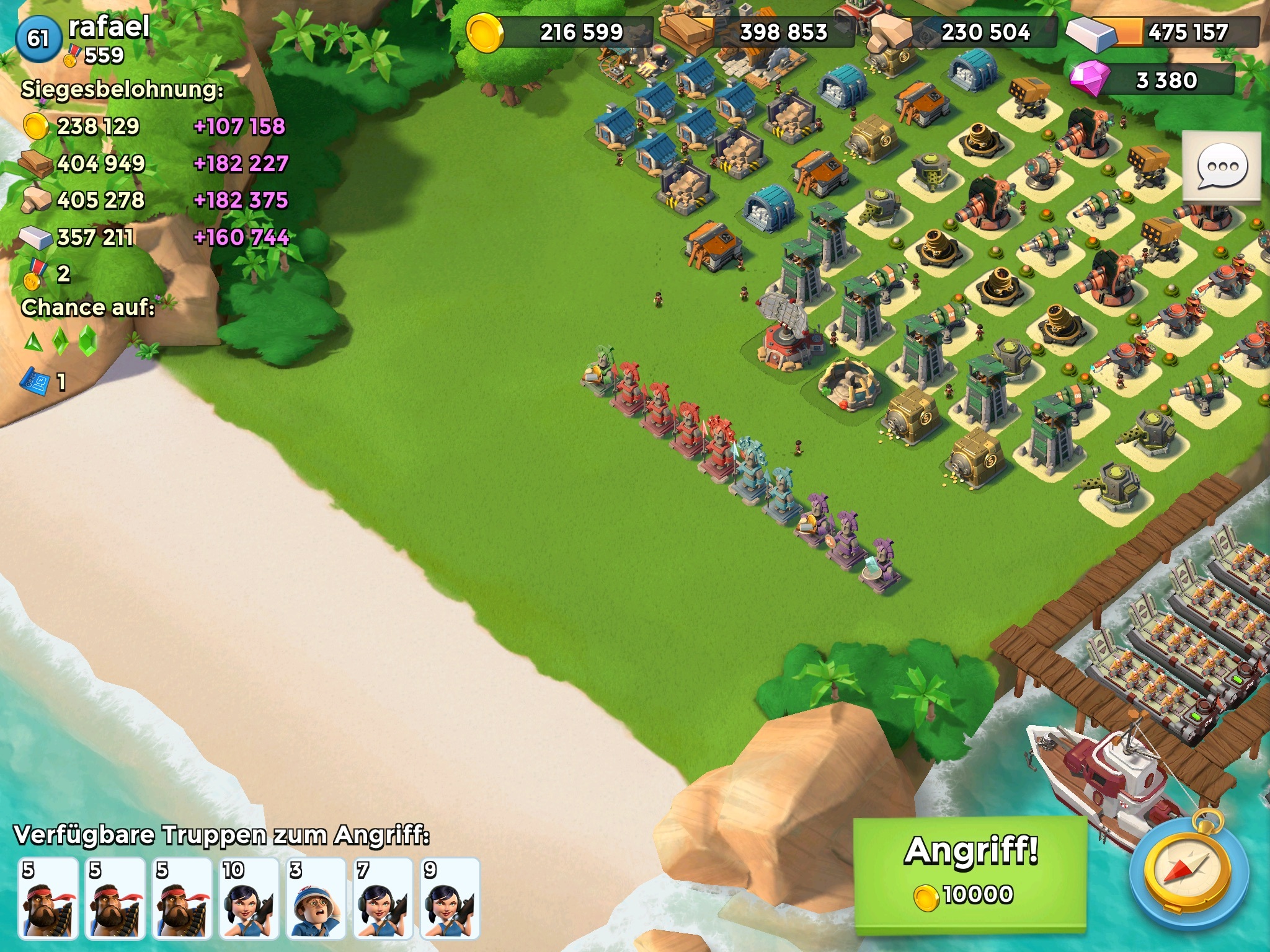Open the chat speech bubble
The height and width of the screenshot is (952, 1270).
[x=1221, y=166]
